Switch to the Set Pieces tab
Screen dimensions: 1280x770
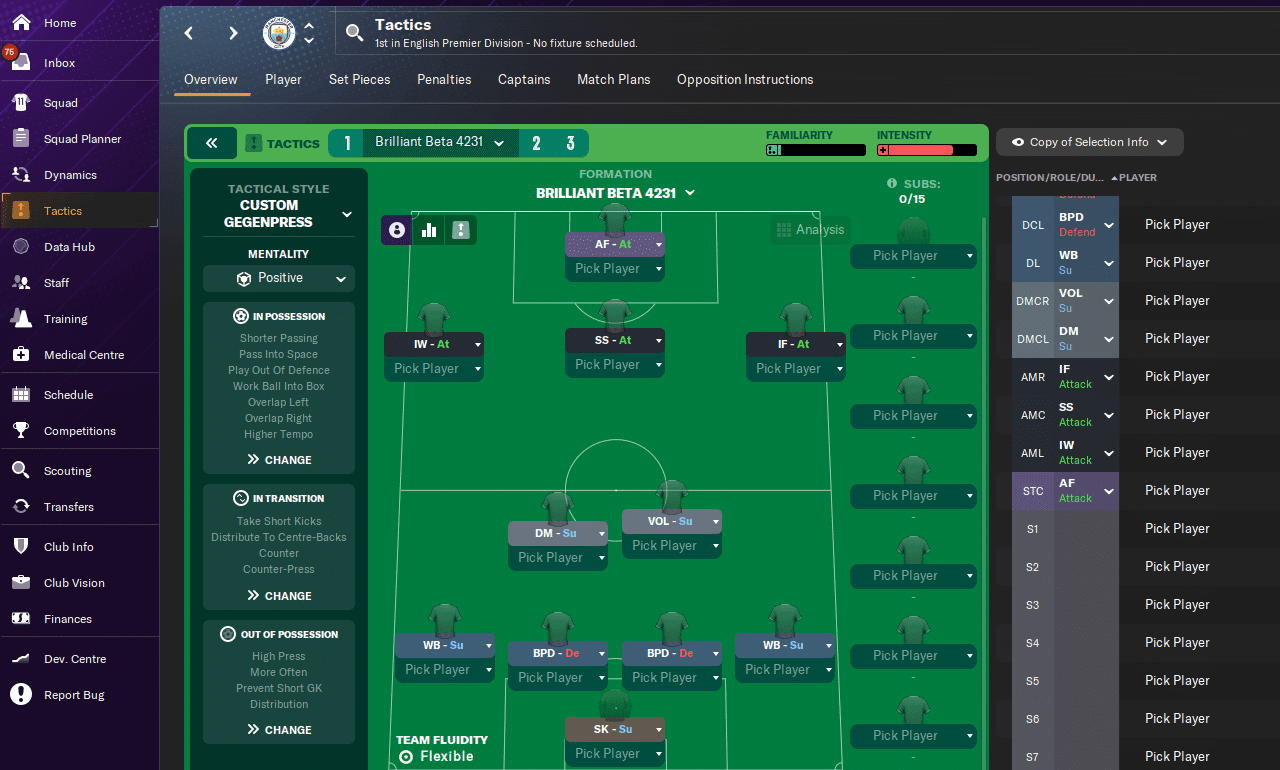[359, 79]
